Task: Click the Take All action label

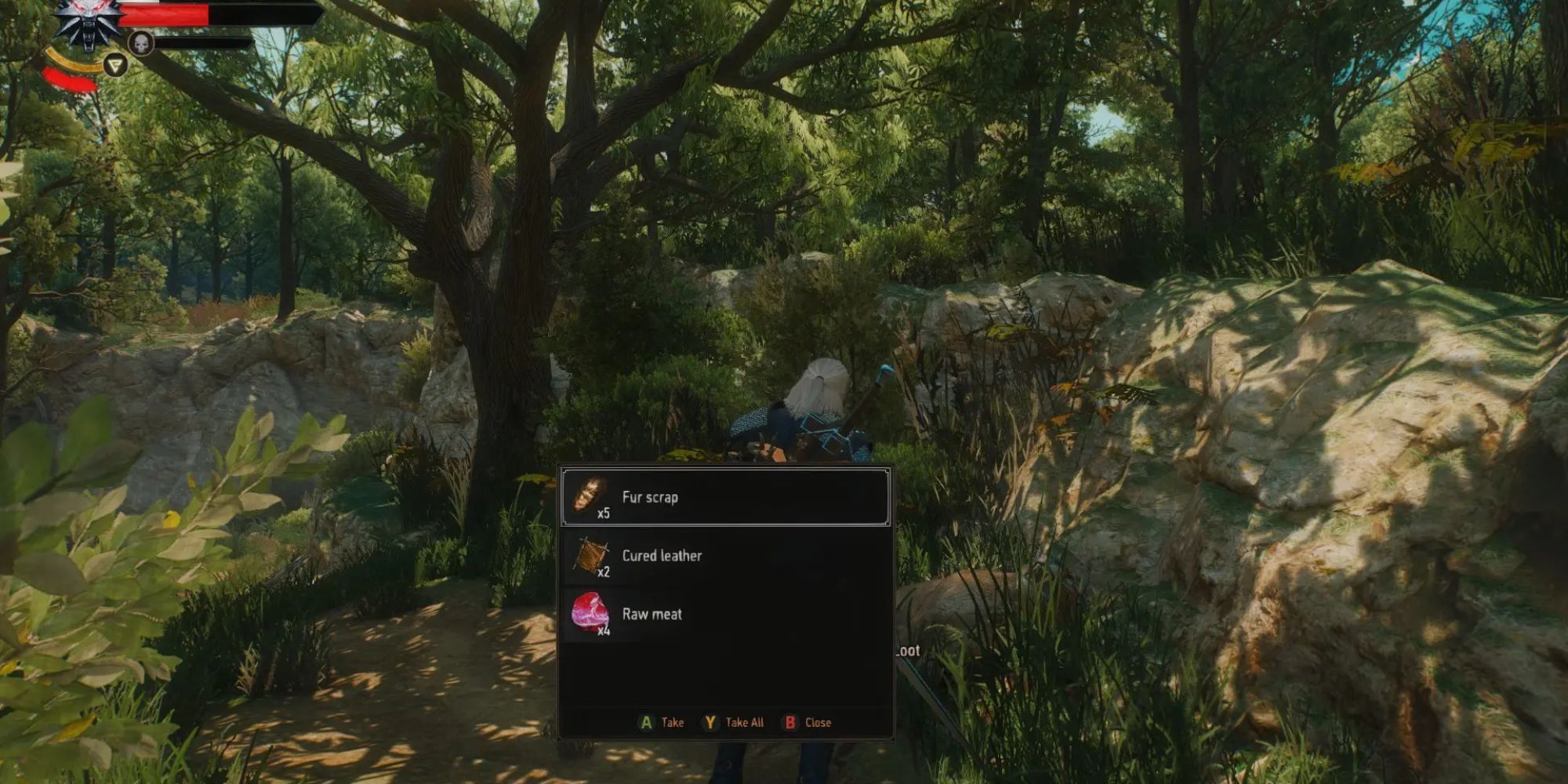Action: [745, 722]
